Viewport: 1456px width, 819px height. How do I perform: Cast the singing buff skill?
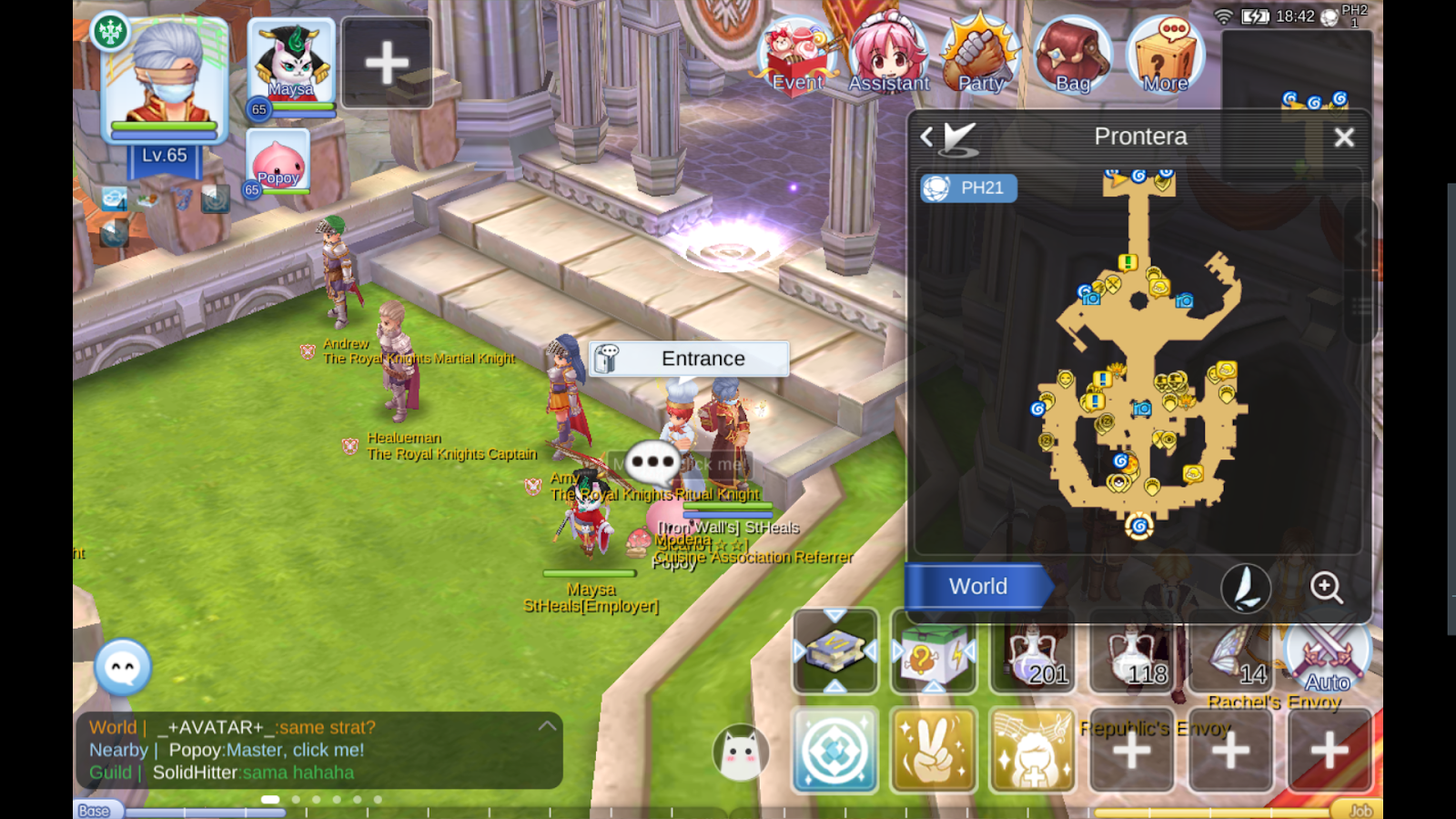1031,750
